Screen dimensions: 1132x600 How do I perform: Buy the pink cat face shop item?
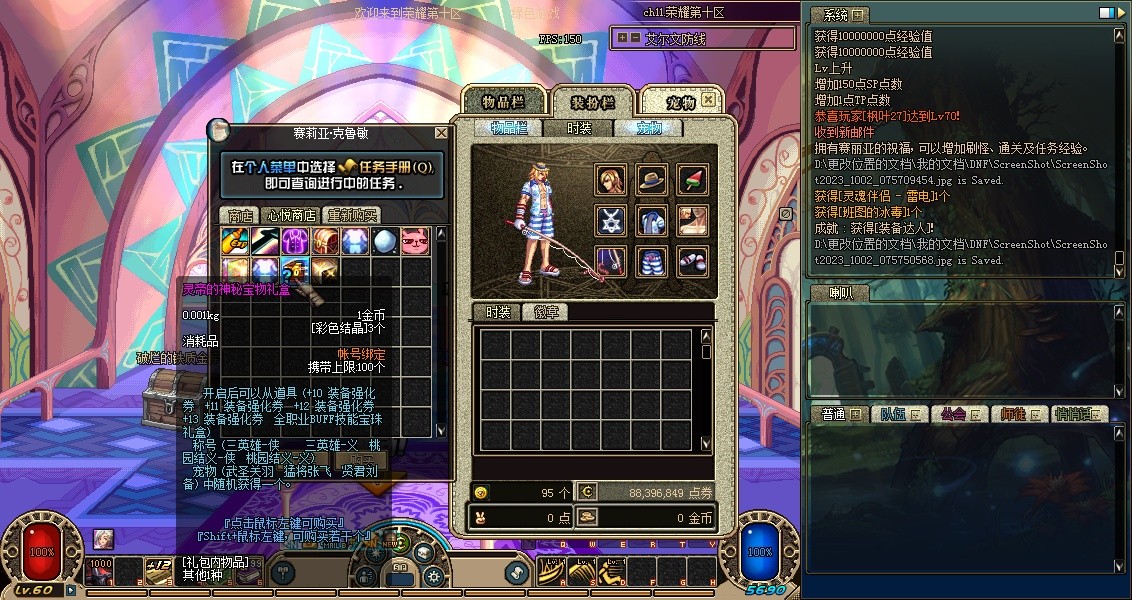click(x=415, y=242)
